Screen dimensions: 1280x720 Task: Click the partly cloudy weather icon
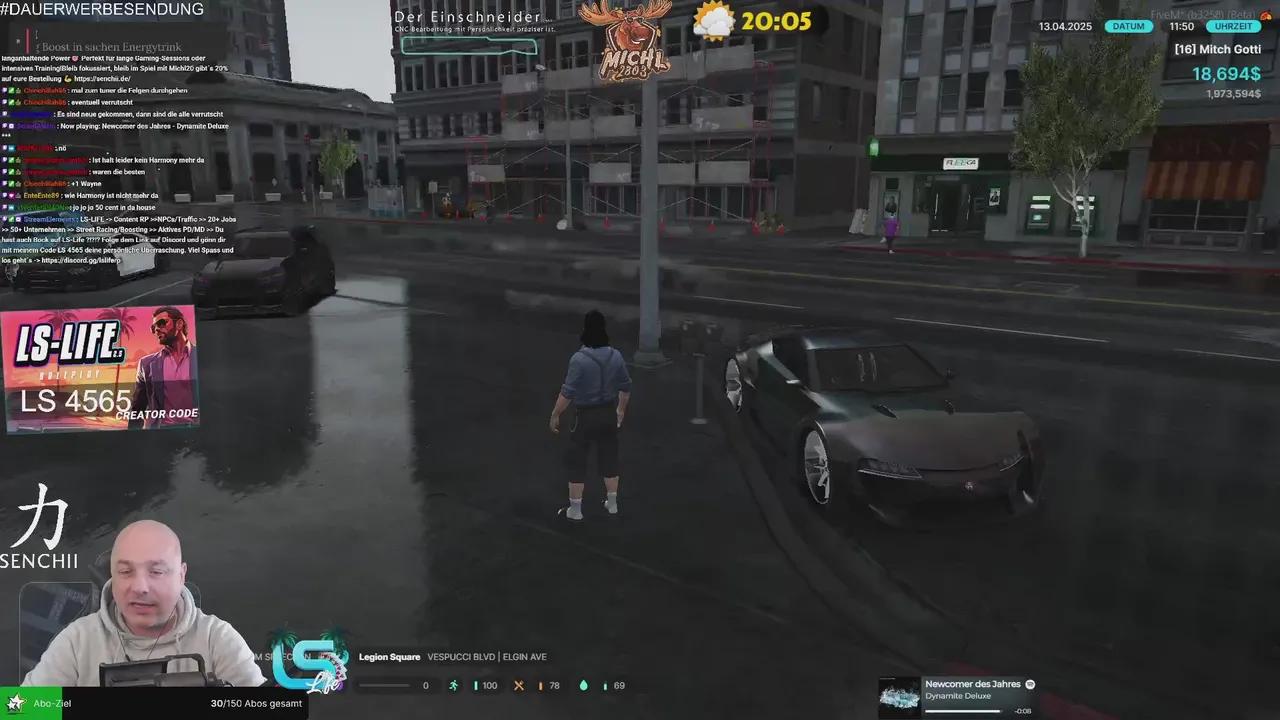pyautogui.click(x=713, y=19)
